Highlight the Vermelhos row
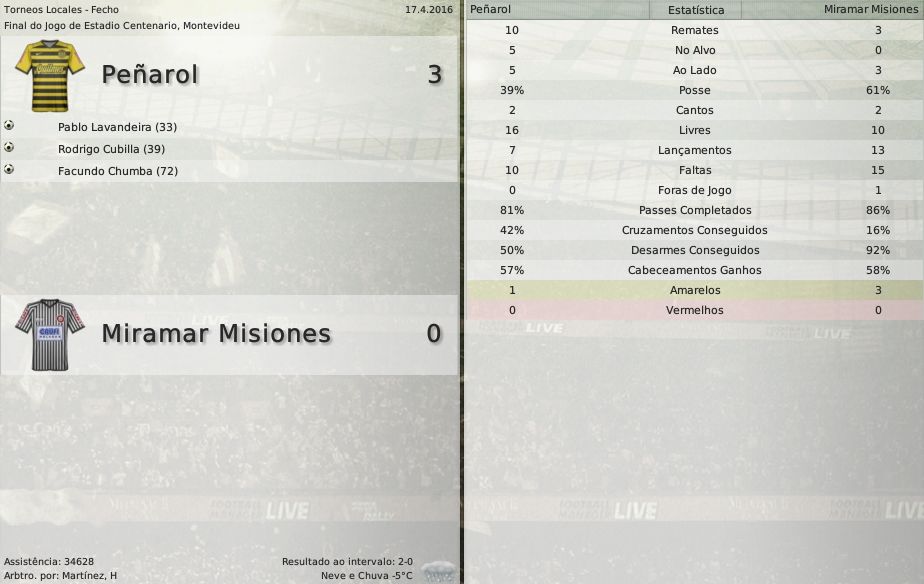Screen dimensions: 924x584 tap(694, 310)
